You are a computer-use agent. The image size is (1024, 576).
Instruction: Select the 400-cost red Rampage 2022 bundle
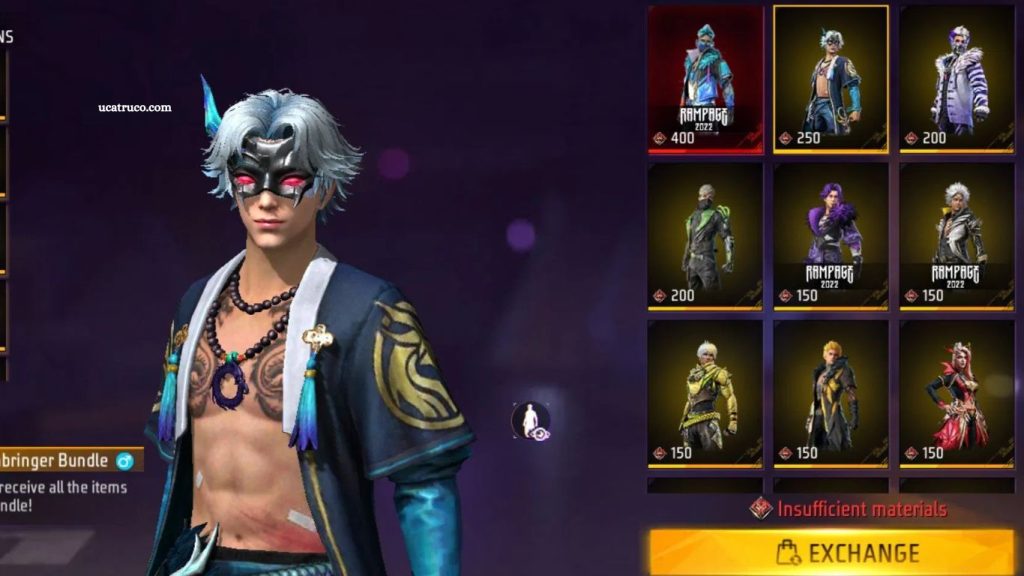click(705, 79)
